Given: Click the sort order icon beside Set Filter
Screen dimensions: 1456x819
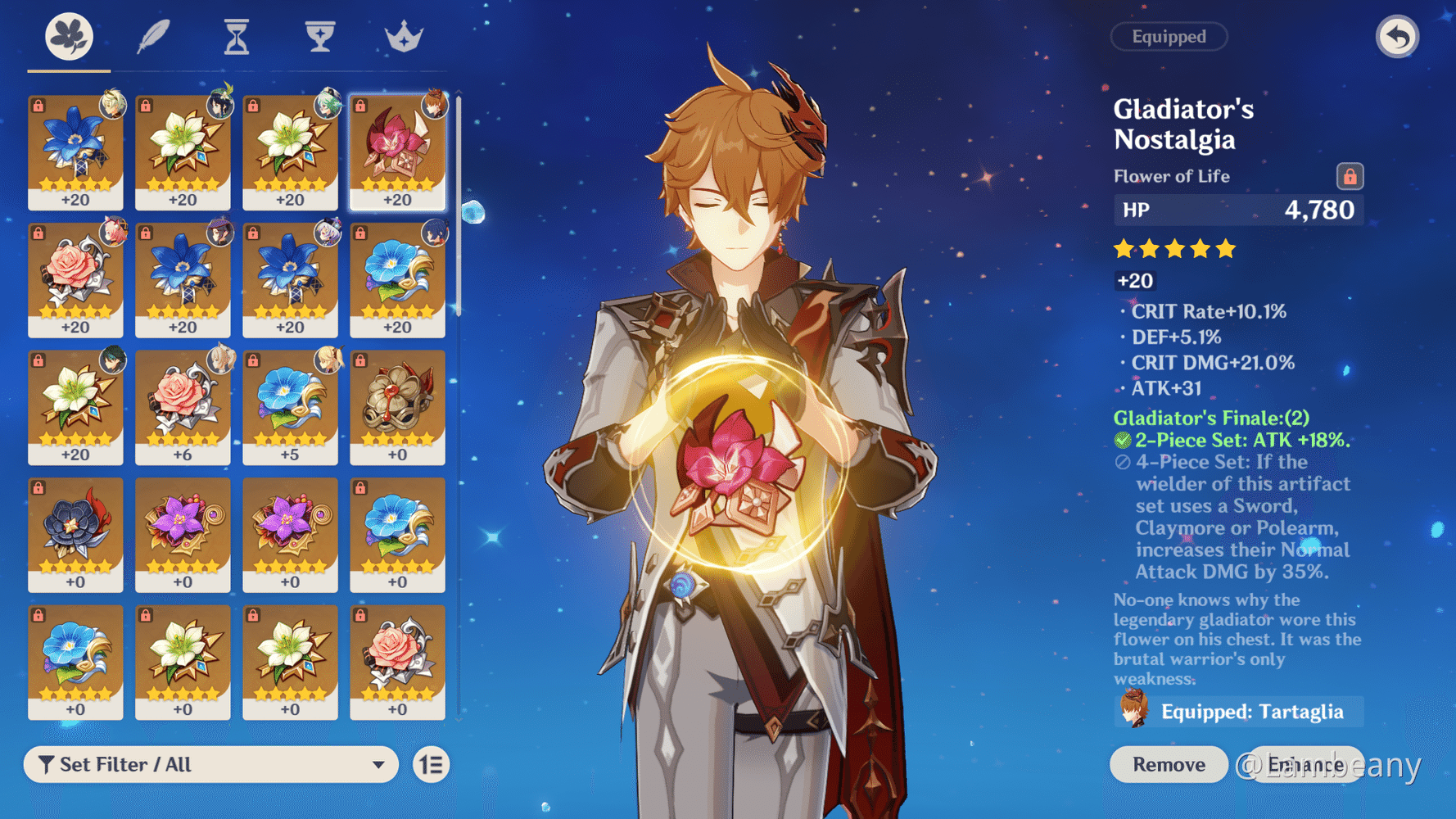Looking at the screenshot, I should click(x=431, y=764).
